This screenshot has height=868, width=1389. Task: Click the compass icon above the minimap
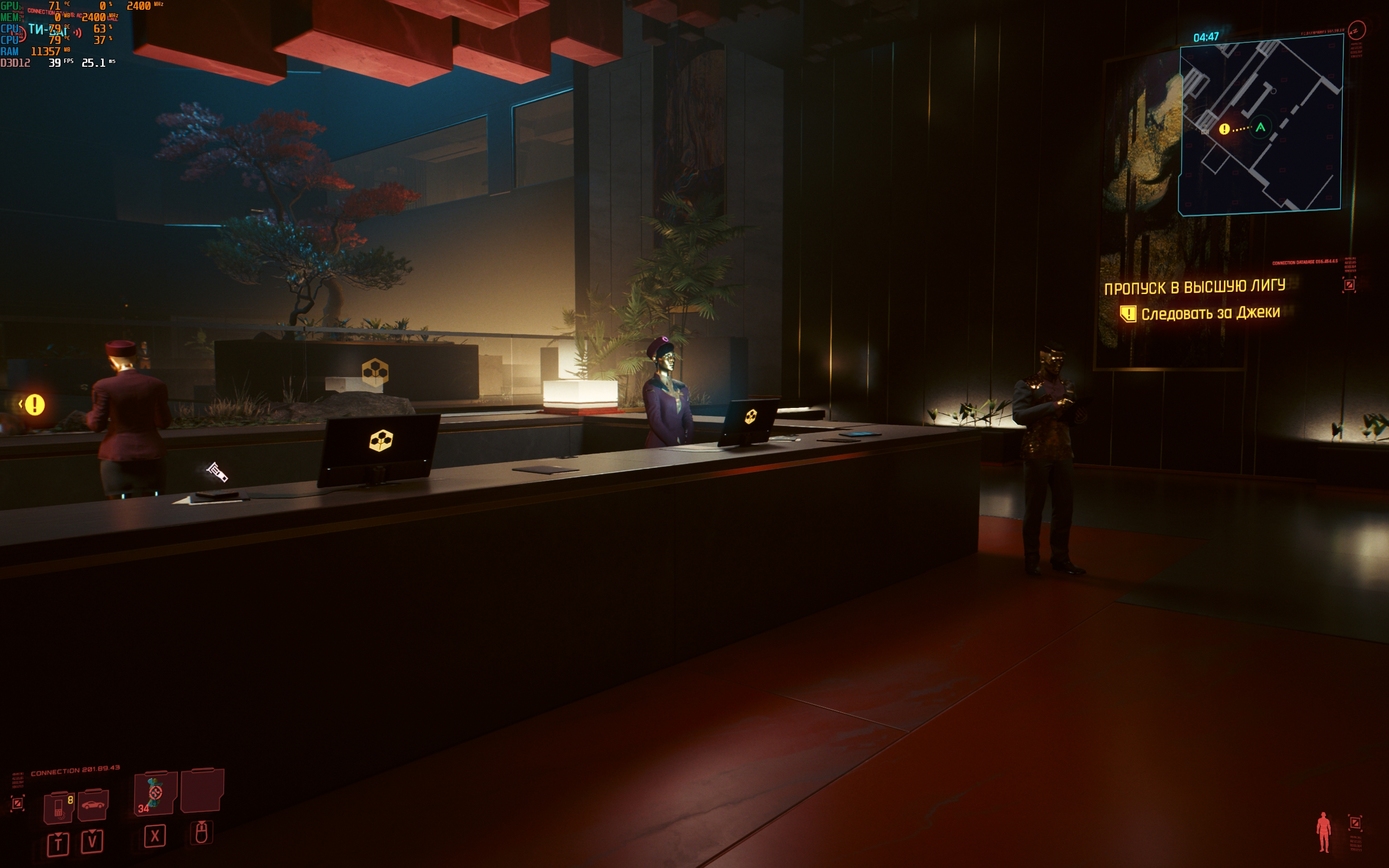[1356, 30]
